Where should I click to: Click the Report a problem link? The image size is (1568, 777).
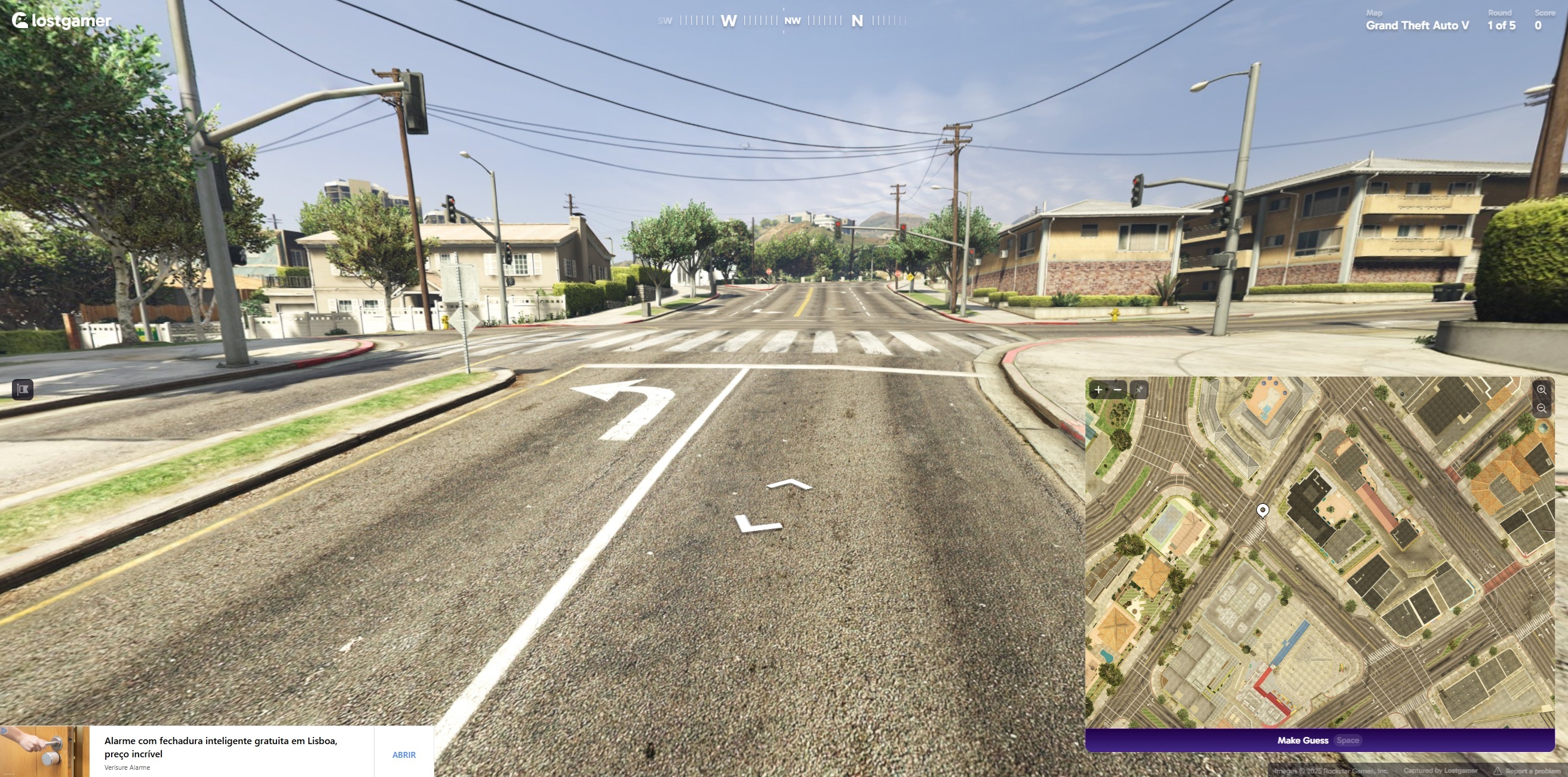coord(1531,771)
